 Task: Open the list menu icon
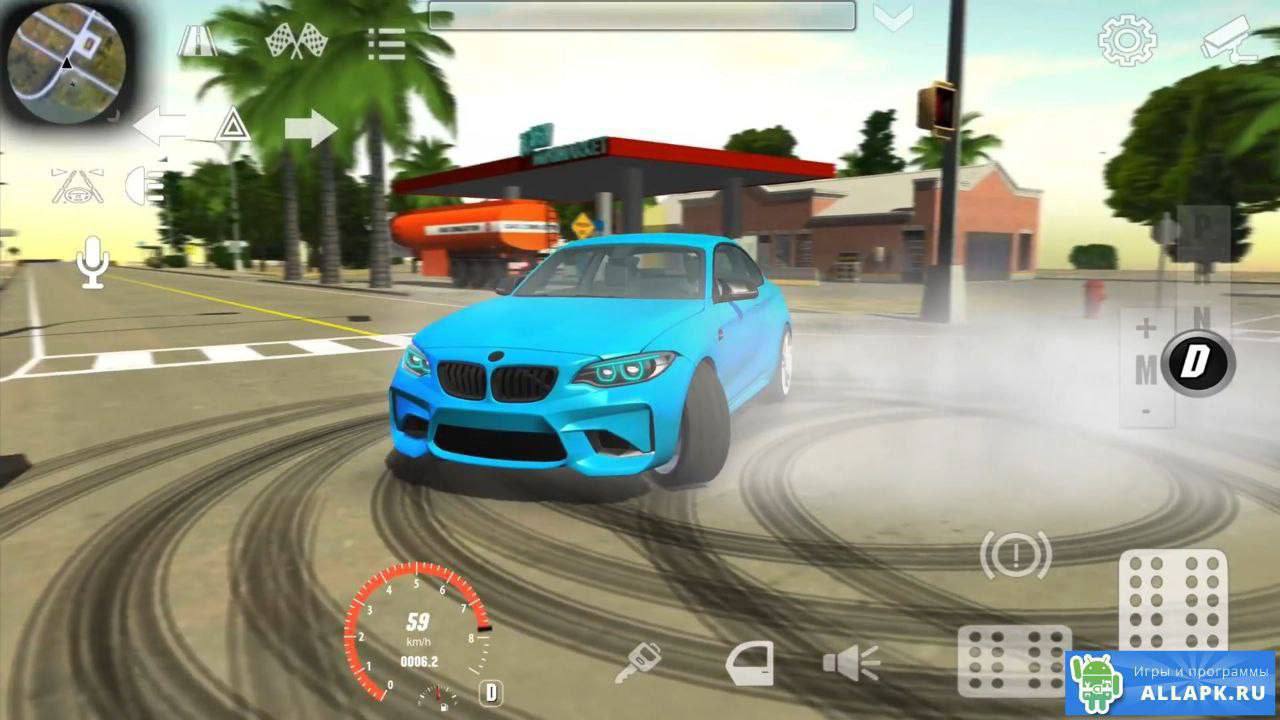[385, 43]
